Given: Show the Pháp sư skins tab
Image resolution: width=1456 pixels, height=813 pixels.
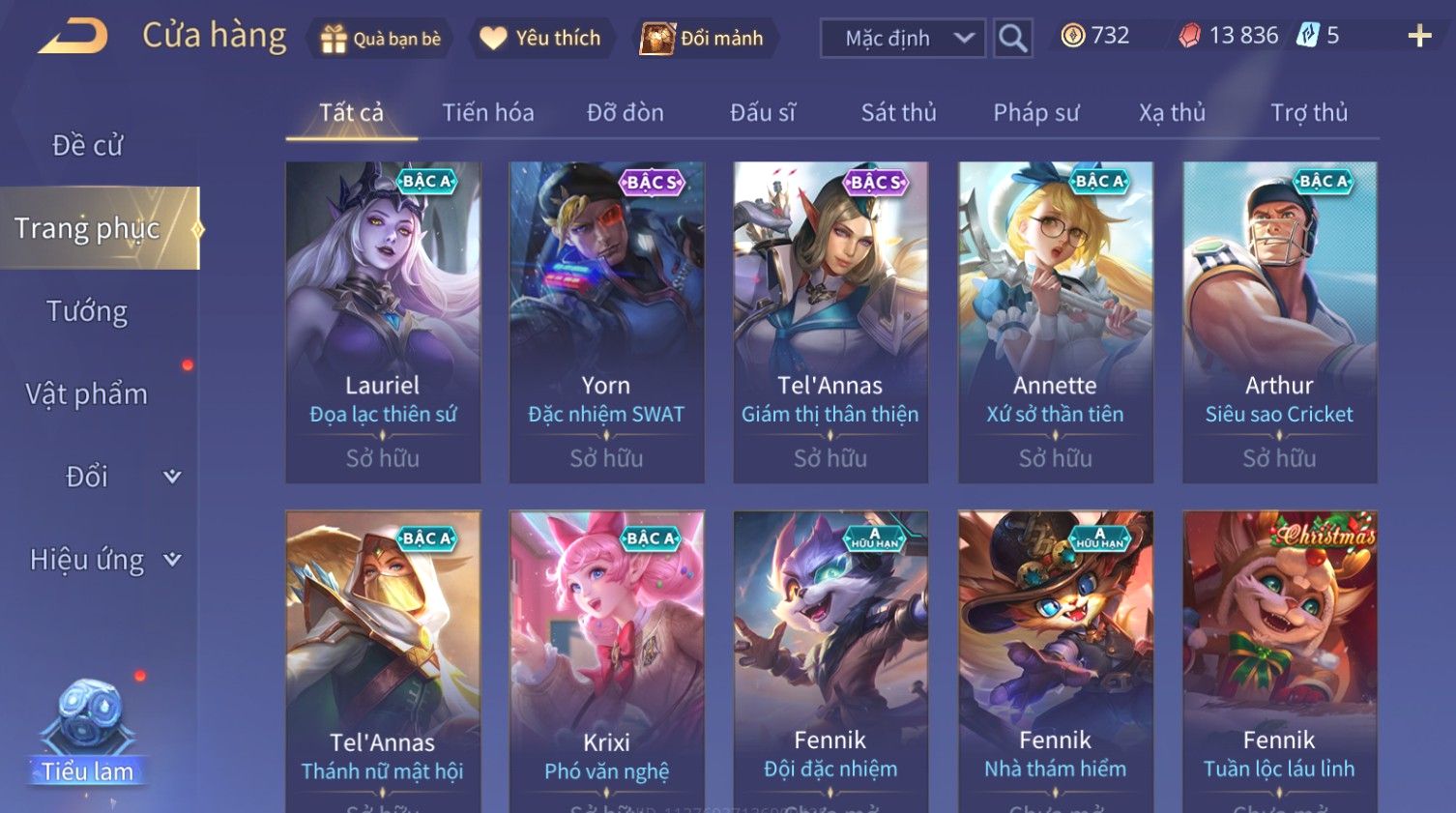Looking at the screenshot, I should (1035, 113).
